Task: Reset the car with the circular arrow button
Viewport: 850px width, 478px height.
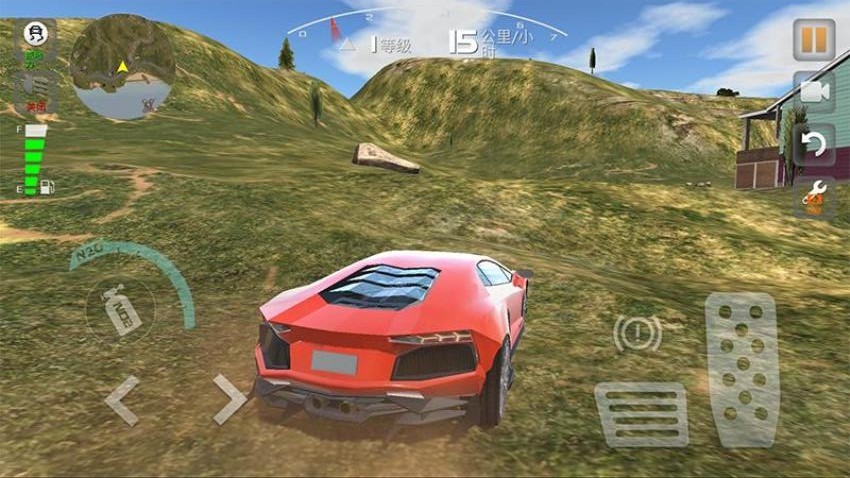Action: click(x=813, y=145)
